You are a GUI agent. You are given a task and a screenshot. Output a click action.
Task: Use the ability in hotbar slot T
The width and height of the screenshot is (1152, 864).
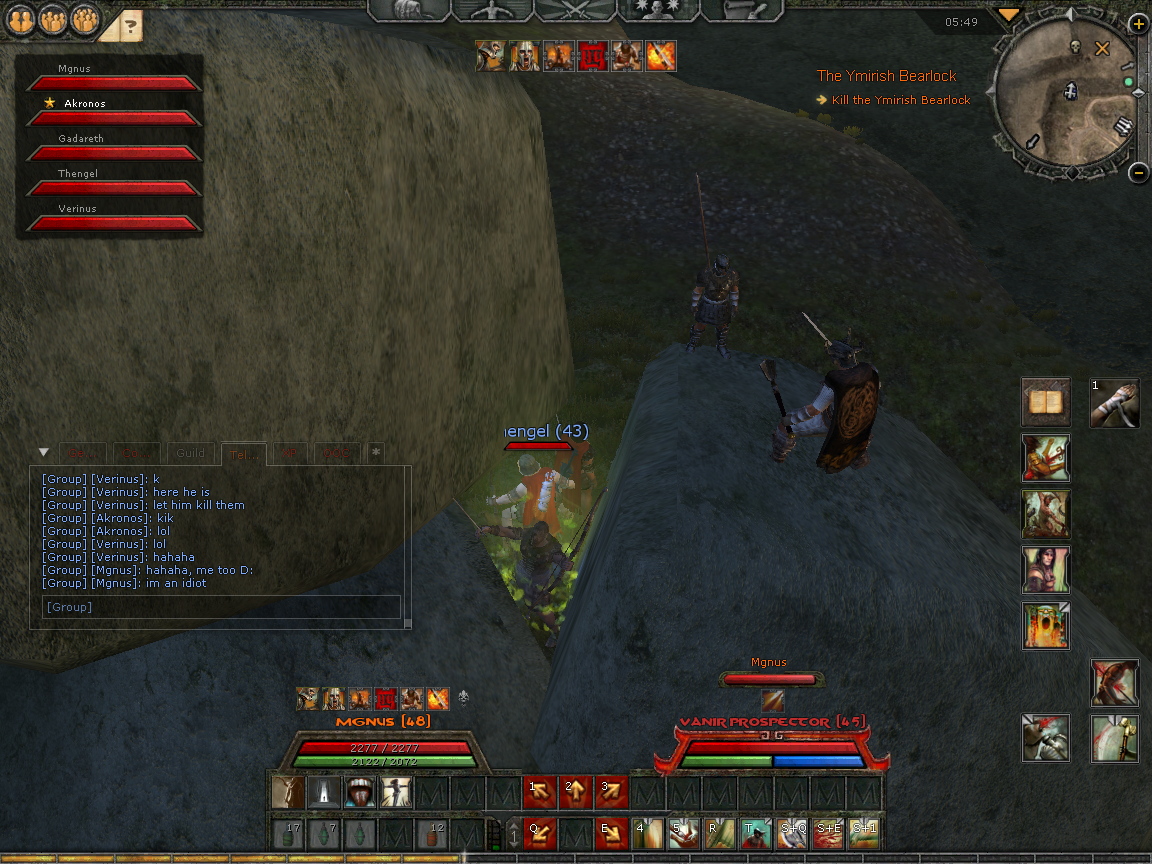coord(755,833)
